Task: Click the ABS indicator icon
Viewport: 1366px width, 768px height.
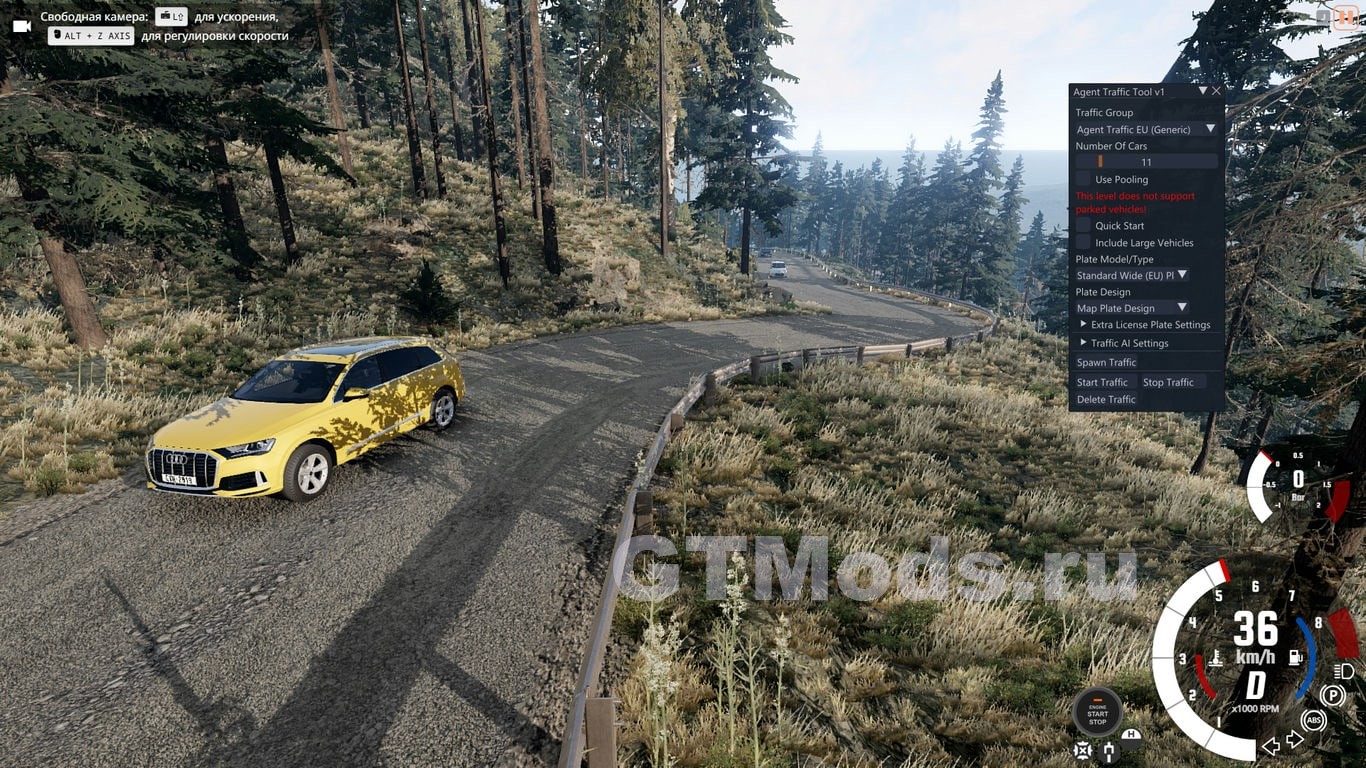Action: 1313,720
